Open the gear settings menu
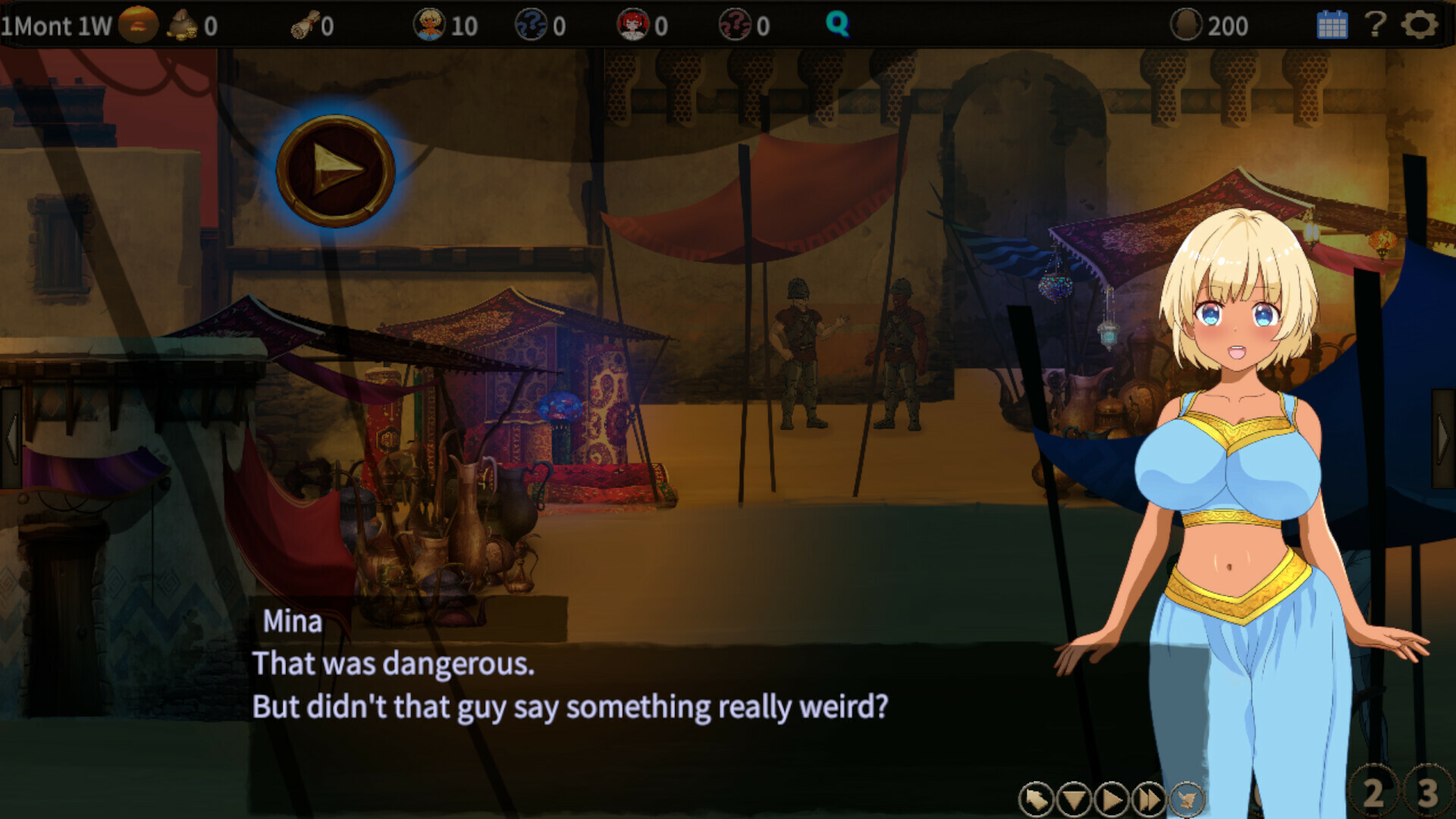The image size is (1456, 819). (1419, 25)
